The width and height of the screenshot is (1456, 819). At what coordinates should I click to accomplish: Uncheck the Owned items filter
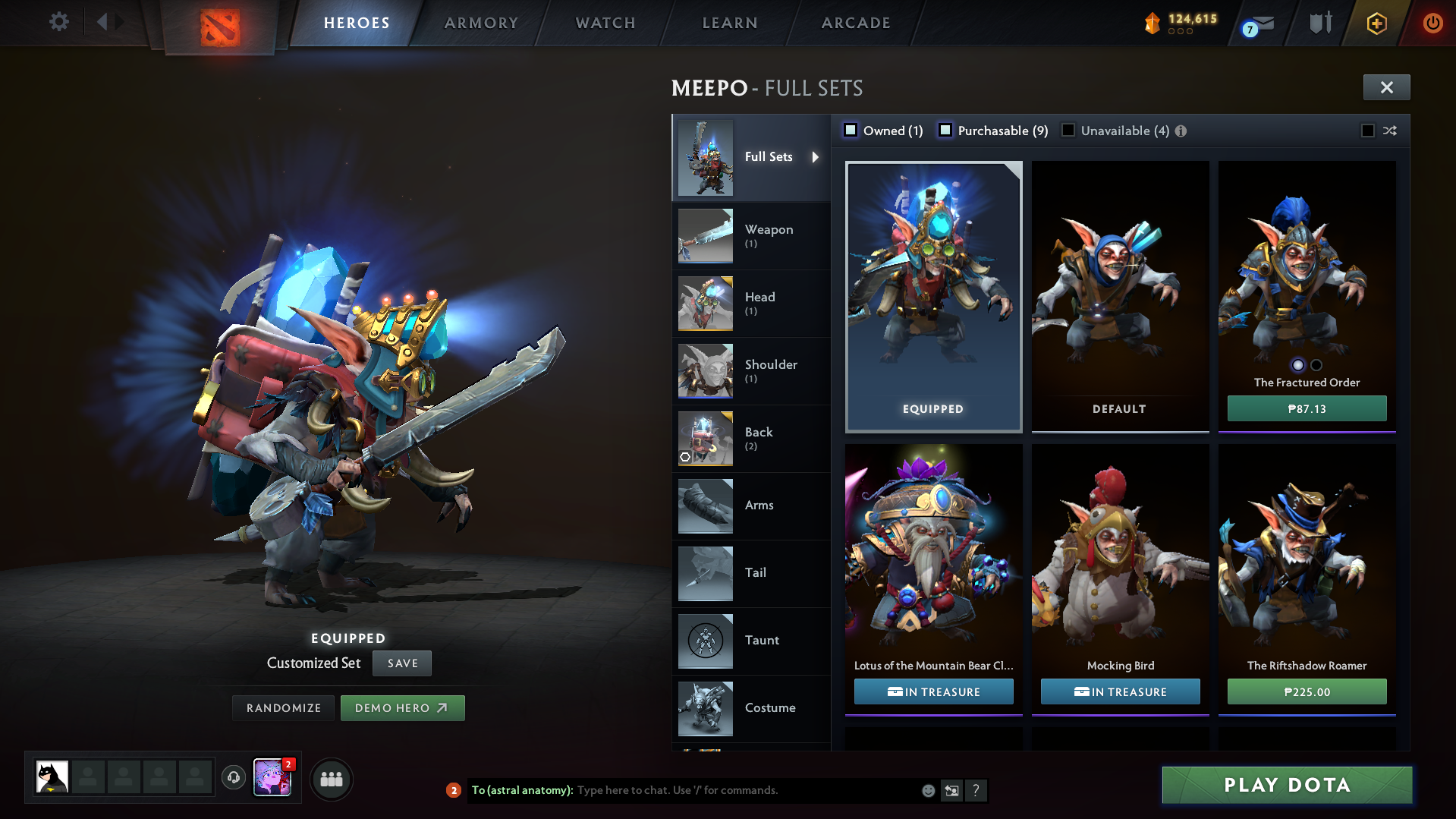point(851,131)
